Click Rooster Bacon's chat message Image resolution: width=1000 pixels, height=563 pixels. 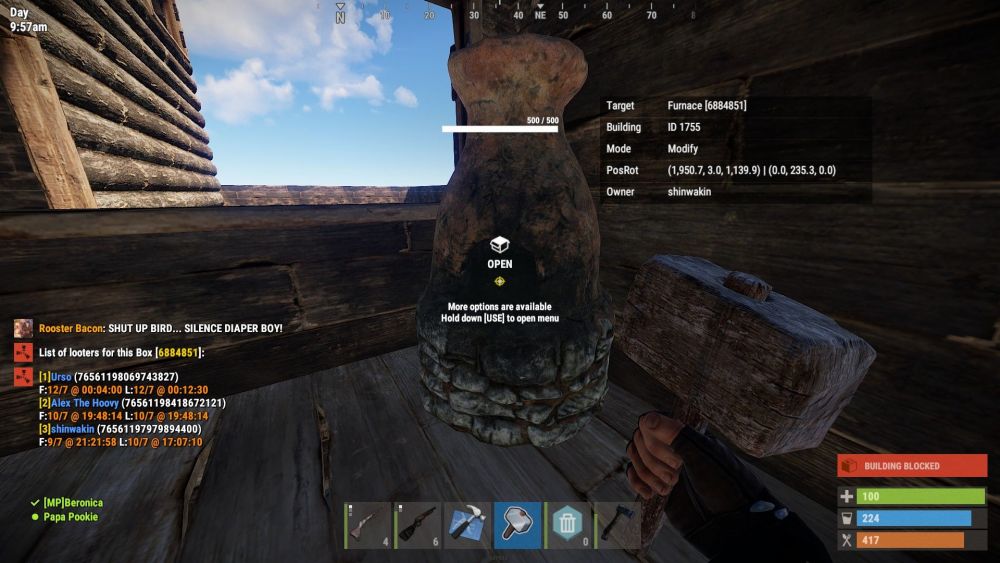pyautogui.click(x=160, y=328)
